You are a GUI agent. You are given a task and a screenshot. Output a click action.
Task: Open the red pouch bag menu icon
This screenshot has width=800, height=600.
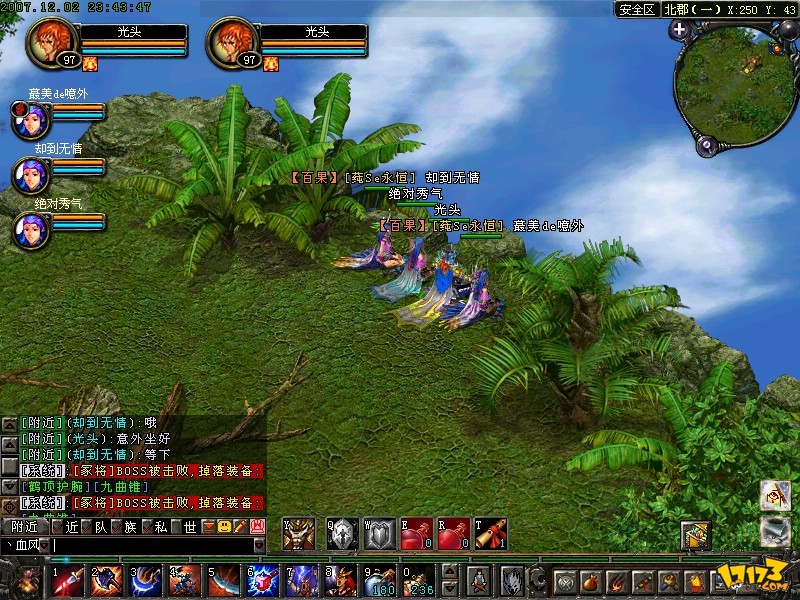(x=590, y=581)
